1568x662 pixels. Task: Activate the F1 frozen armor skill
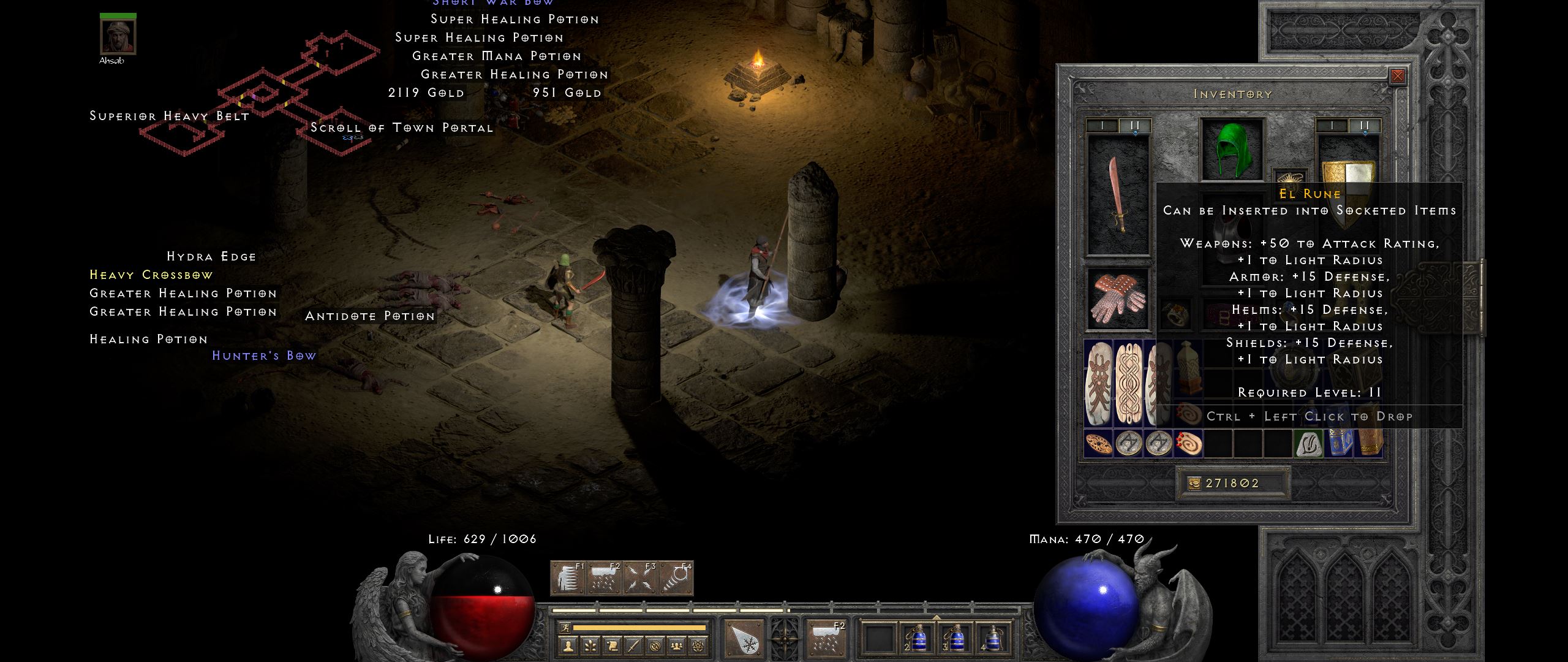tap(568, 578)
